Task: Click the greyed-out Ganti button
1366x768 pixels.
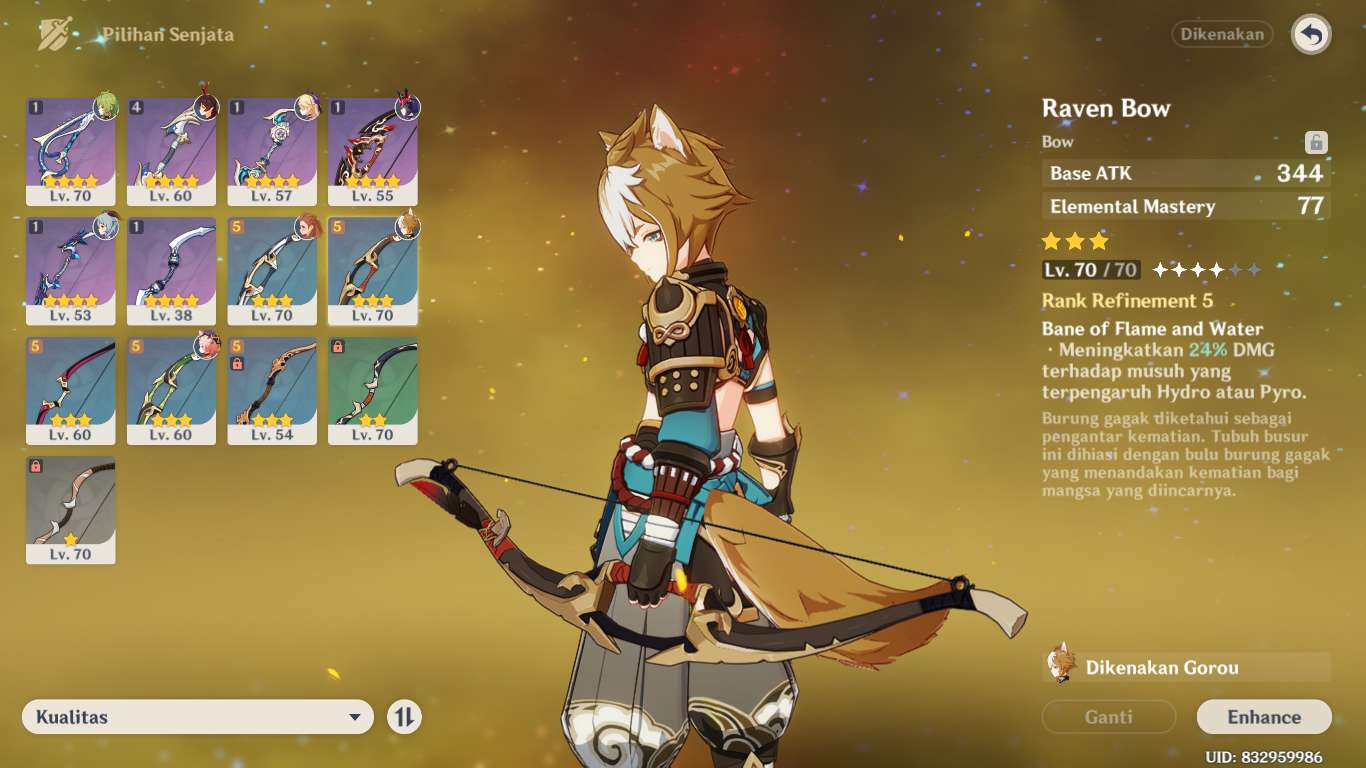Action: (x=1108, y=716)
